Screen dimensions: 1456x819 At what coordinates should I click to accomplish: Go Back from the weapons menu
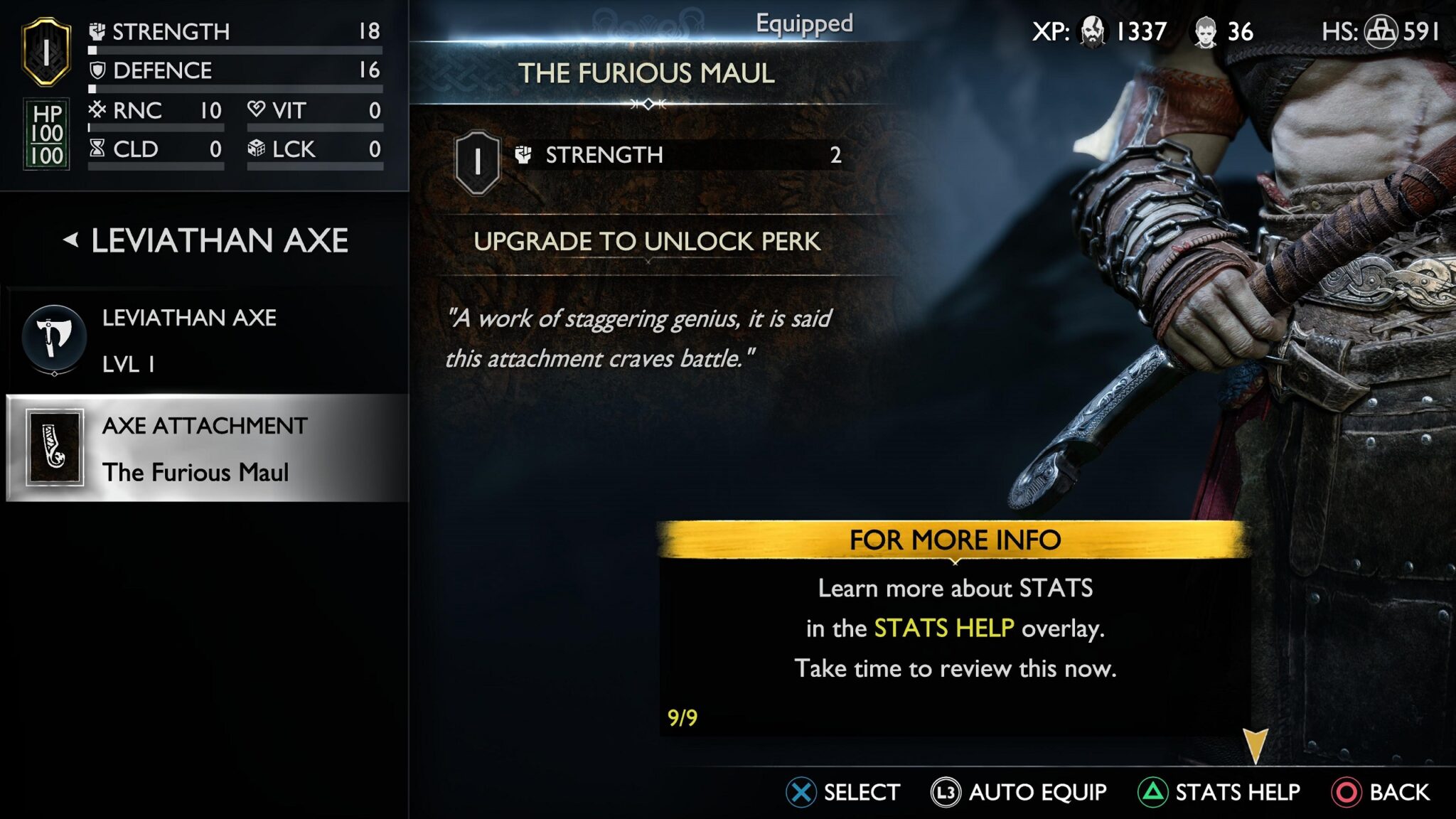tap(1381, 792)
